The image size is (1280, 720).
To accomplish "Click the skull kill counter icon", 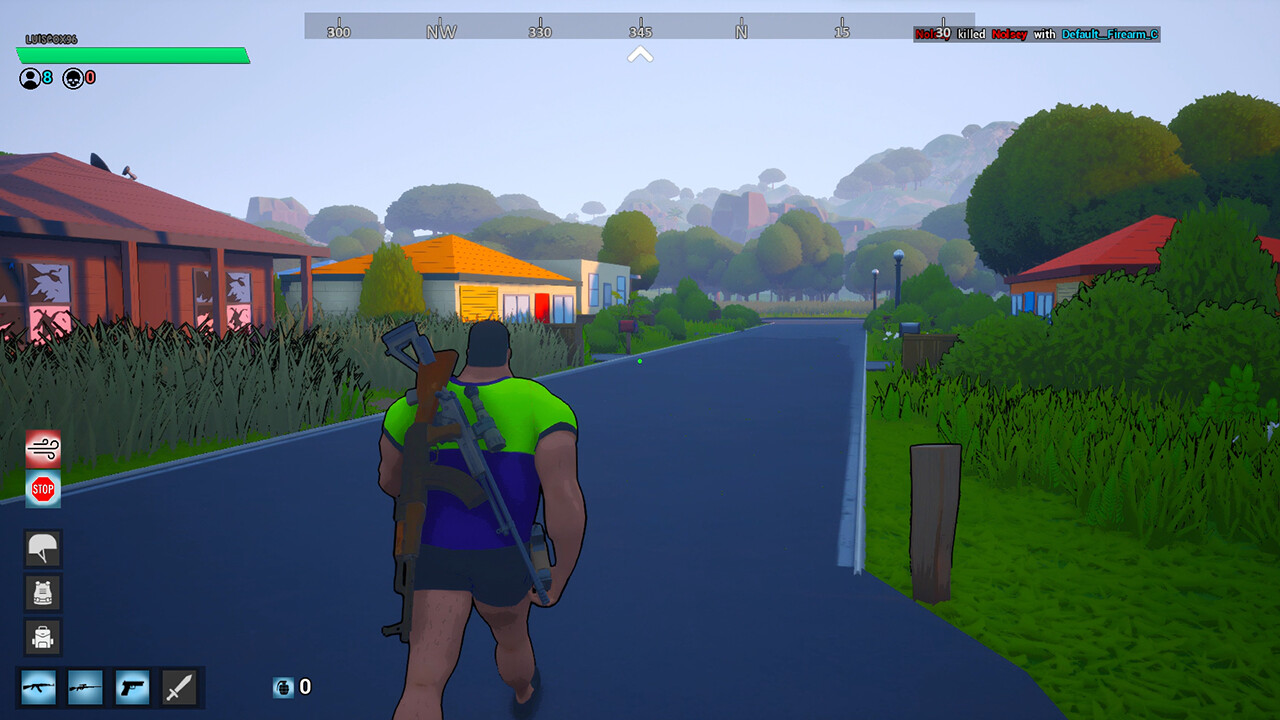I will coord(72,78).
